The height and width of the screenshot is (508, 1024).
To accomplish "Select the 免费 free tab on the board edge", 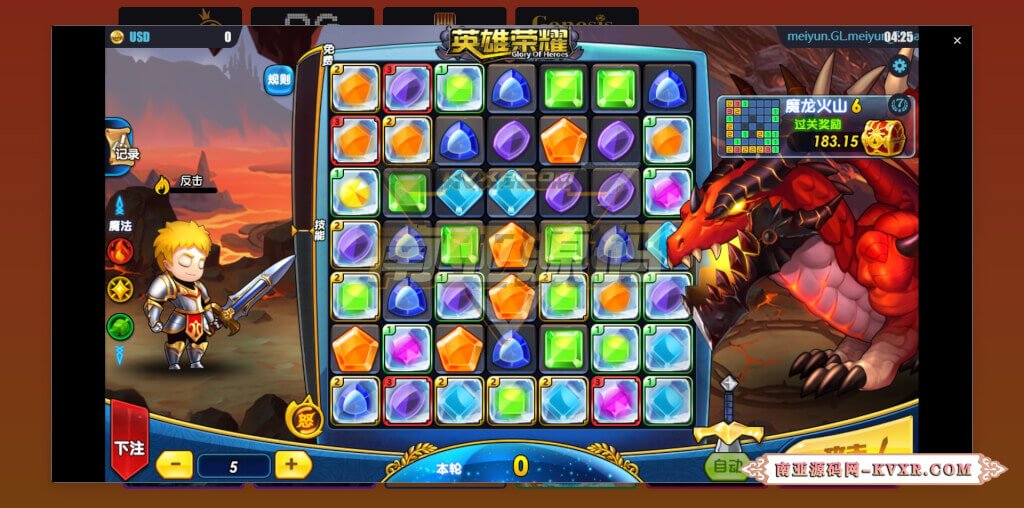I will click(x=327, y=60).
